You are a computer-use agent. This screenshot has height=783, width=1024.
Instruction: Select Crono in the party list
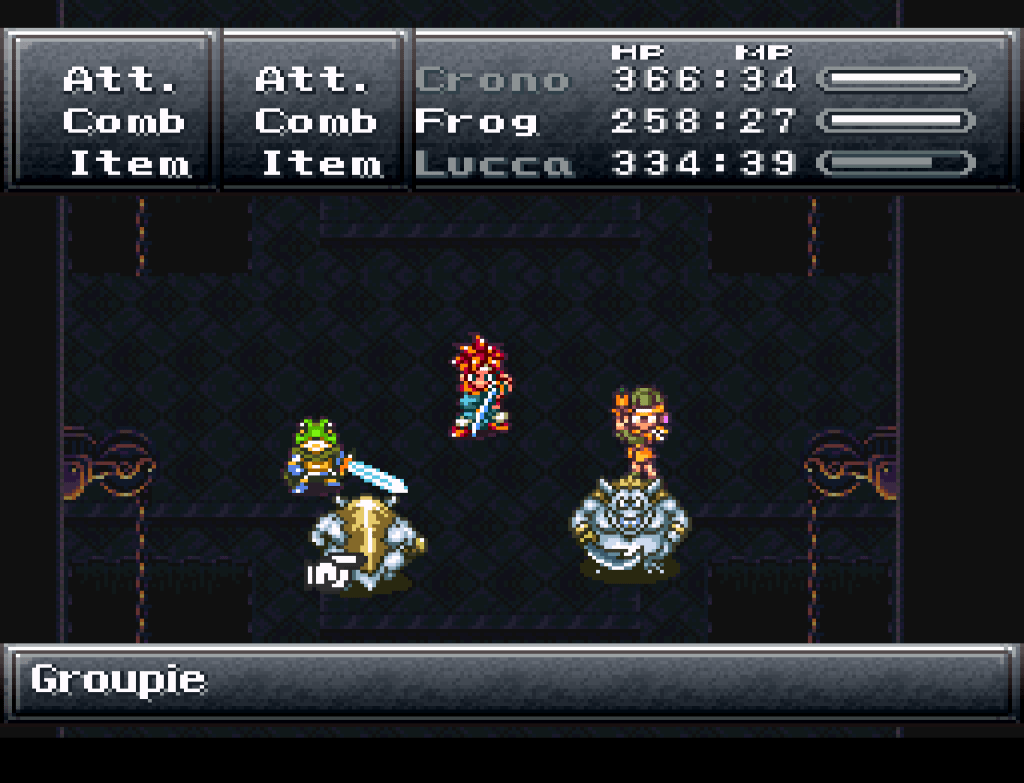[492, 80]
